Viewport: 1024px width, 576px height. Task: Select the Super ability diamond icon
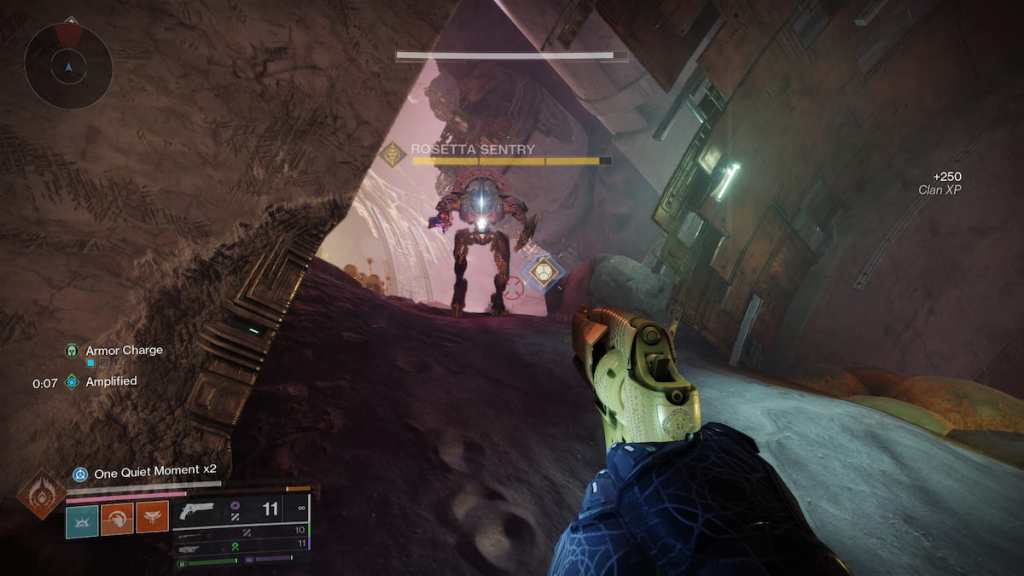(x=42, y=494)
